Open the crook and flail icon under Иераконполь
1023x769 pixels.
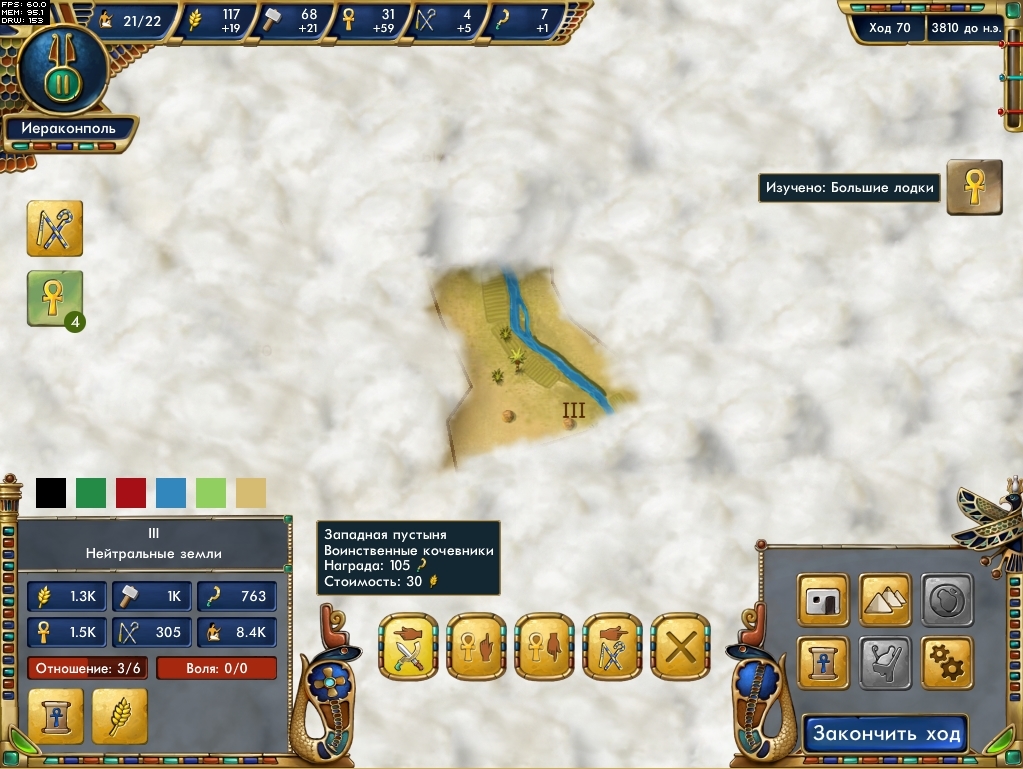(55, 228)
